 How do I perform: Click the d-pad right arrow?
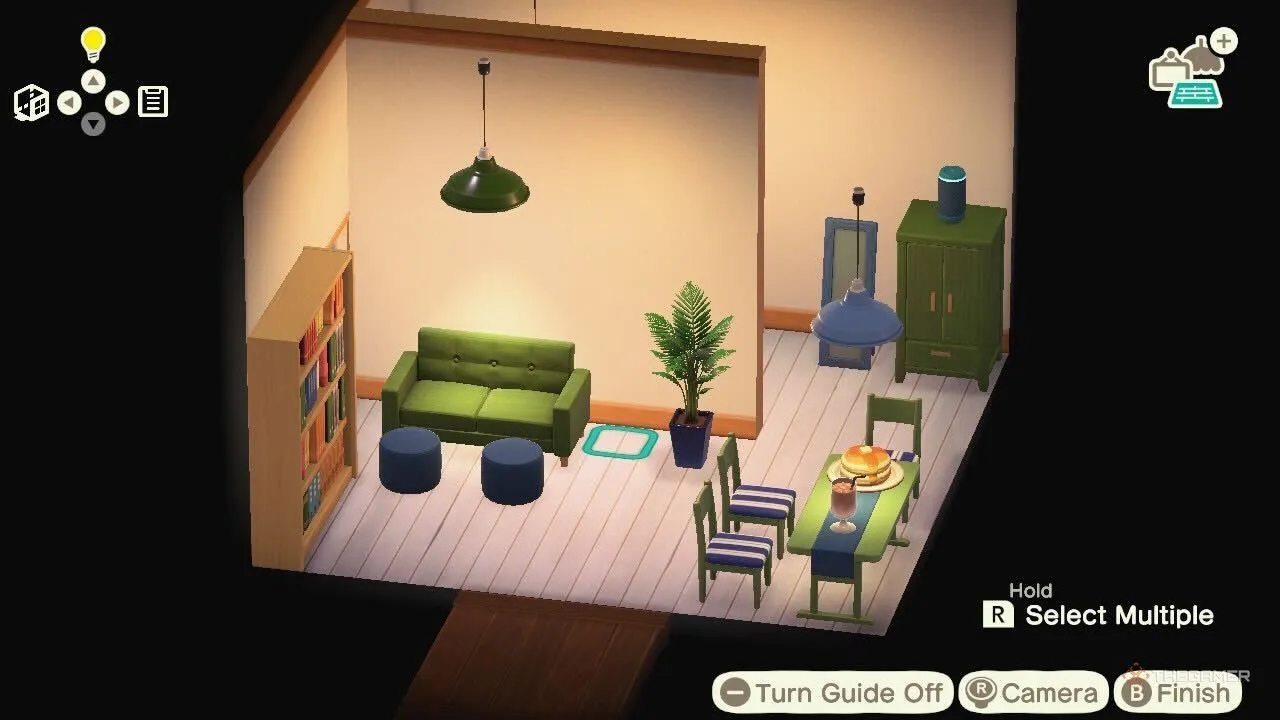[117, 102]
